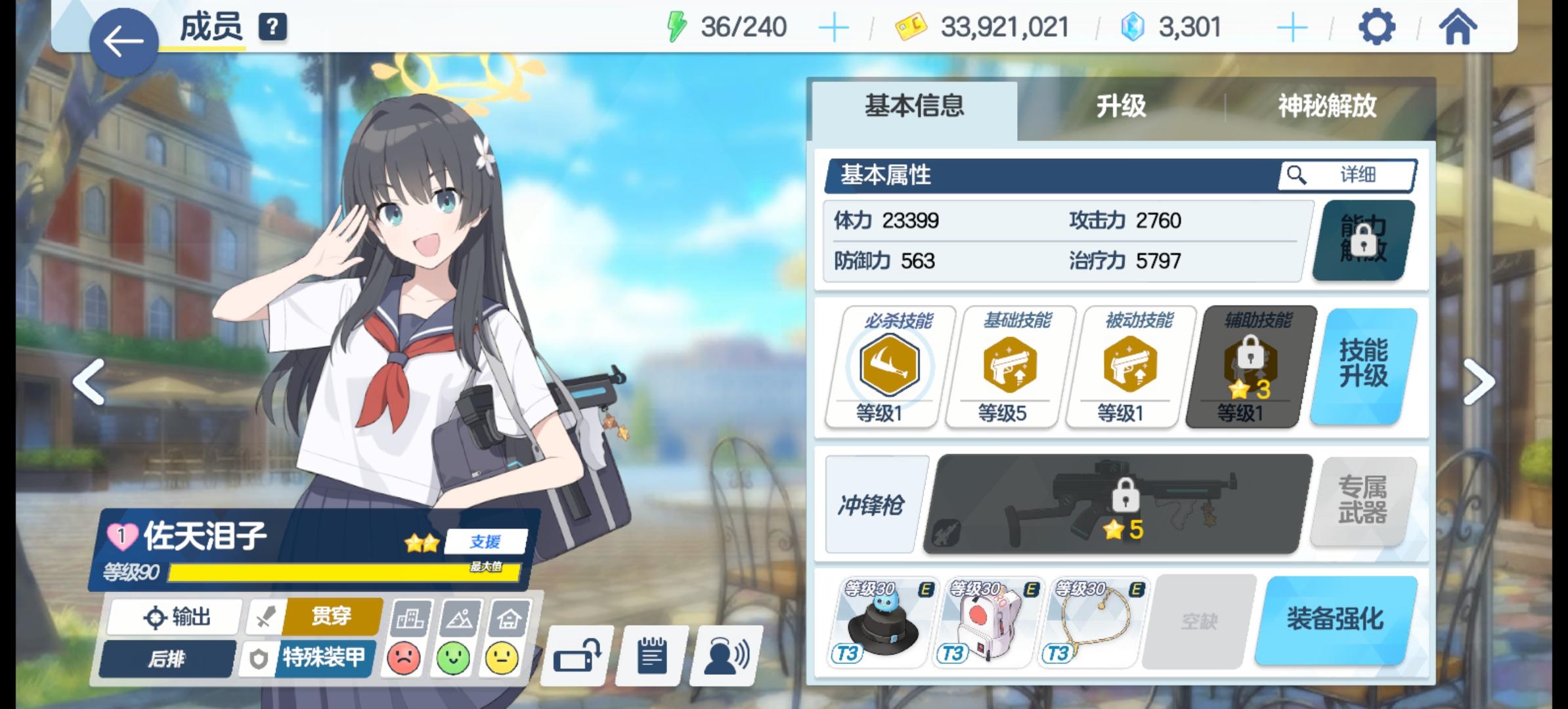Open the memo notes icon
Screen dimensions: 1568x709
pos(650,655)
